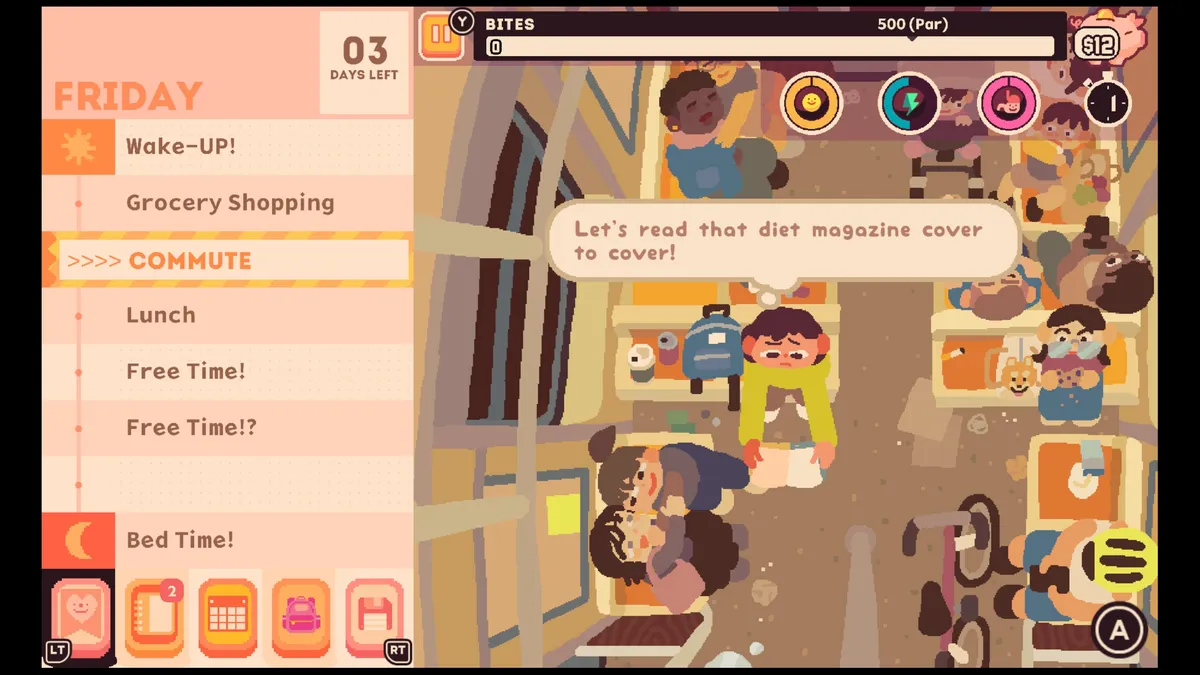Image resolution: width=1200 pixels, height=675 pixels.
Task: Select the Wake-UP! schedule entry
Action: pyautogui.click(x=181, y=146)
